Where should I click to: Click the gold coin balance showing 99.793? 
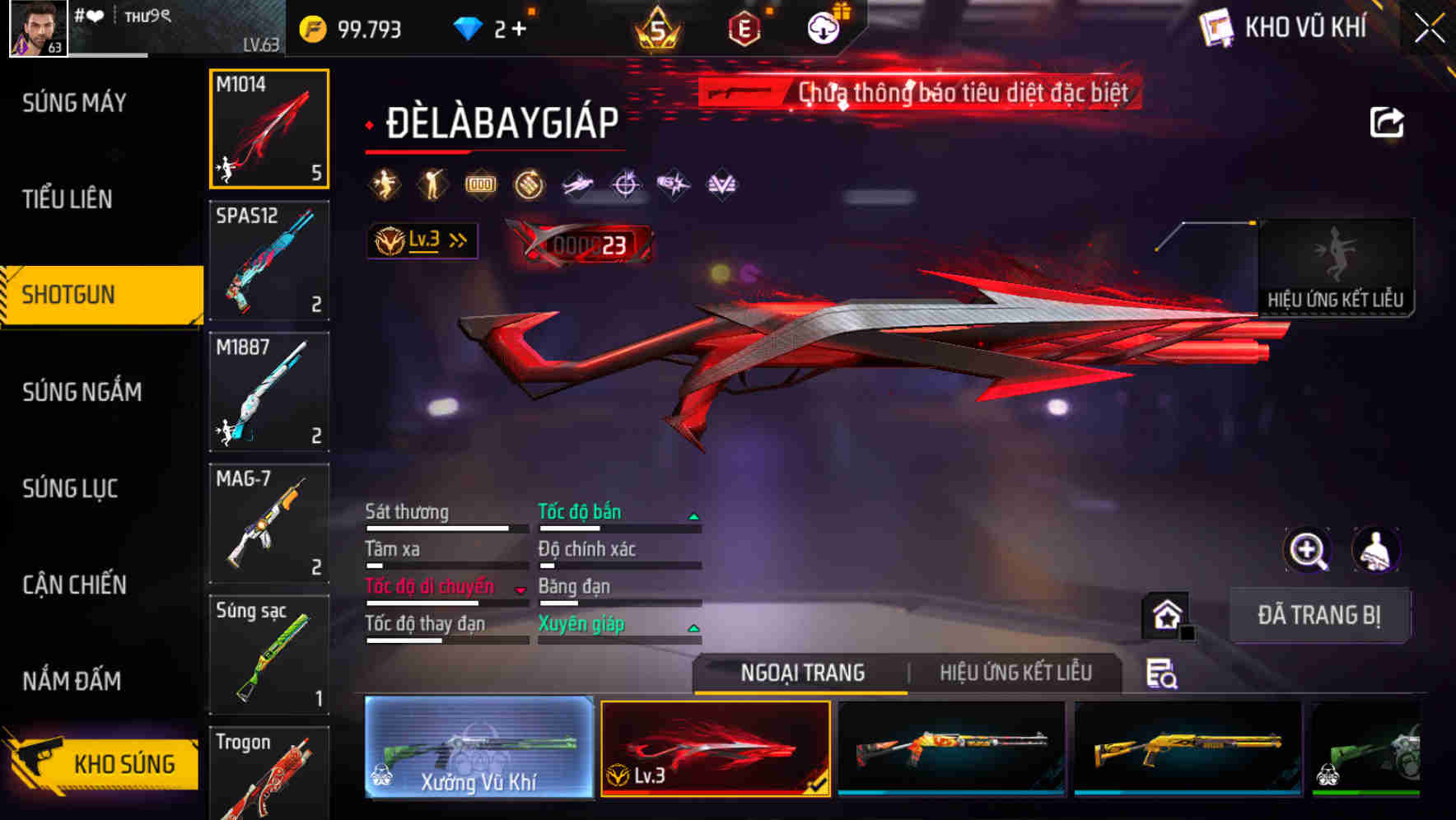346,27
